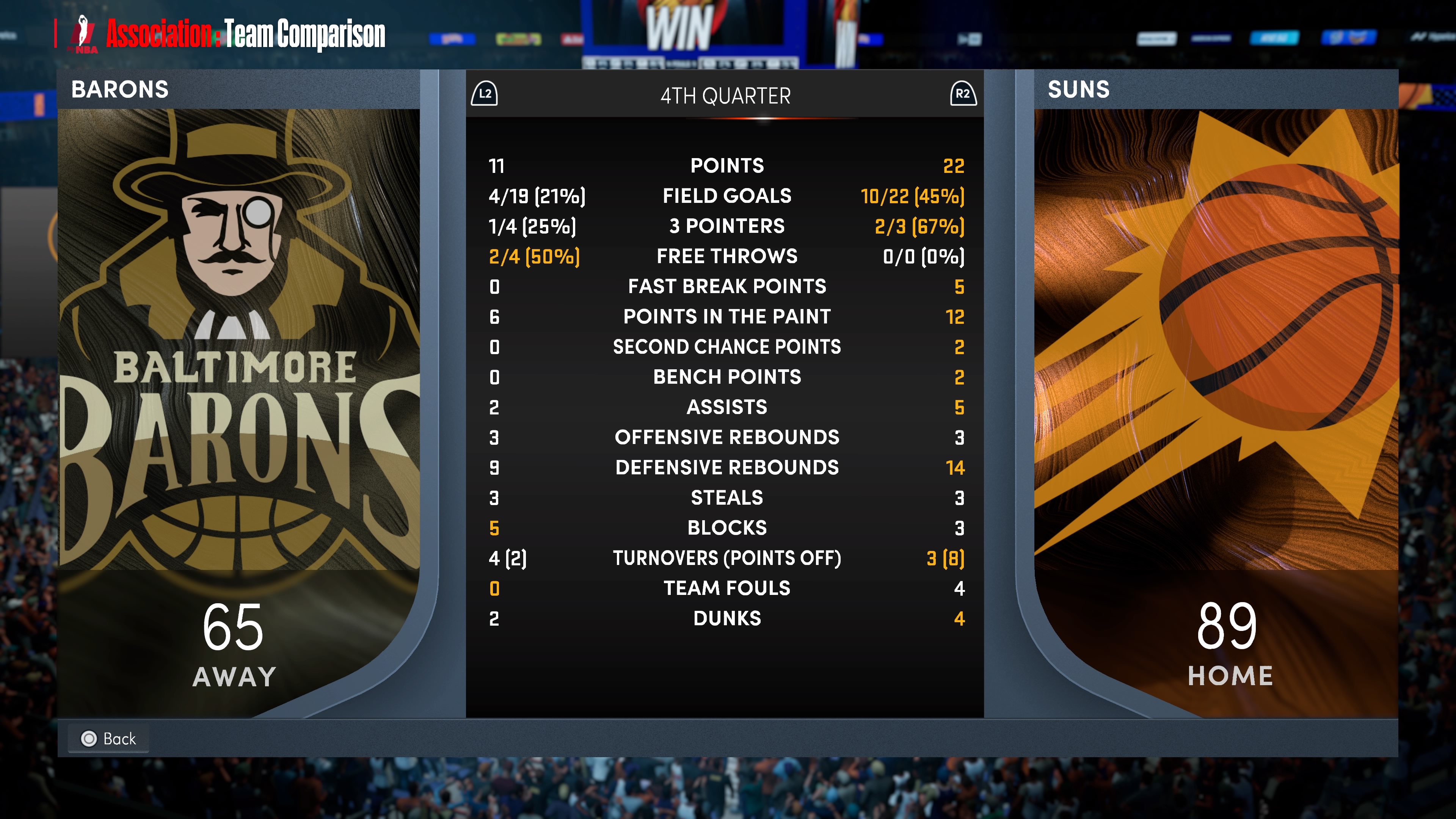Image resolution: width=1456 pixels, height=819 pixels.
Task: Select the 4TH QUARTER period header
Action: tap(725, 96)
